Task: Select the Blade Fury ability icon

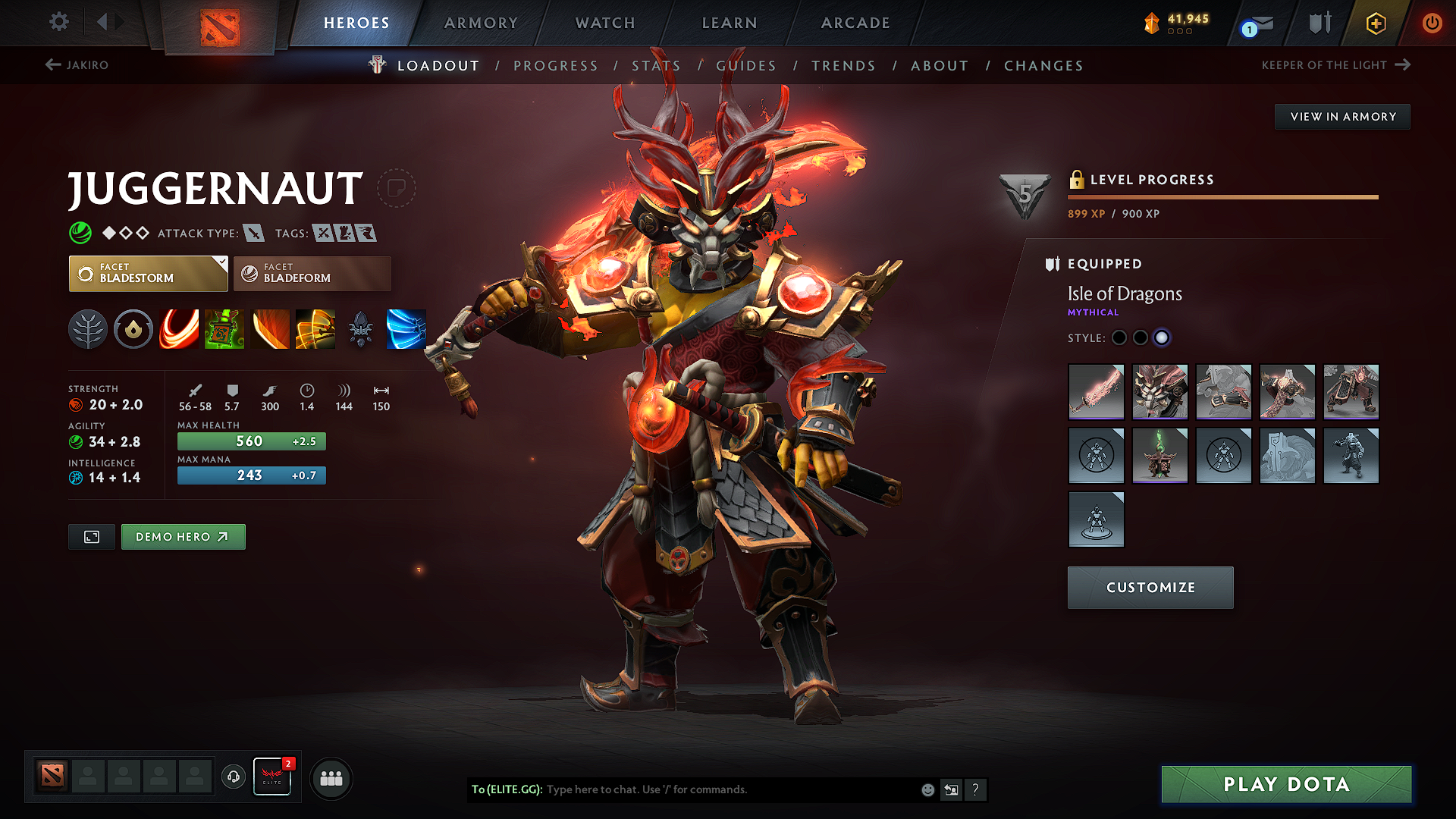Action: [x=179, y=329]
